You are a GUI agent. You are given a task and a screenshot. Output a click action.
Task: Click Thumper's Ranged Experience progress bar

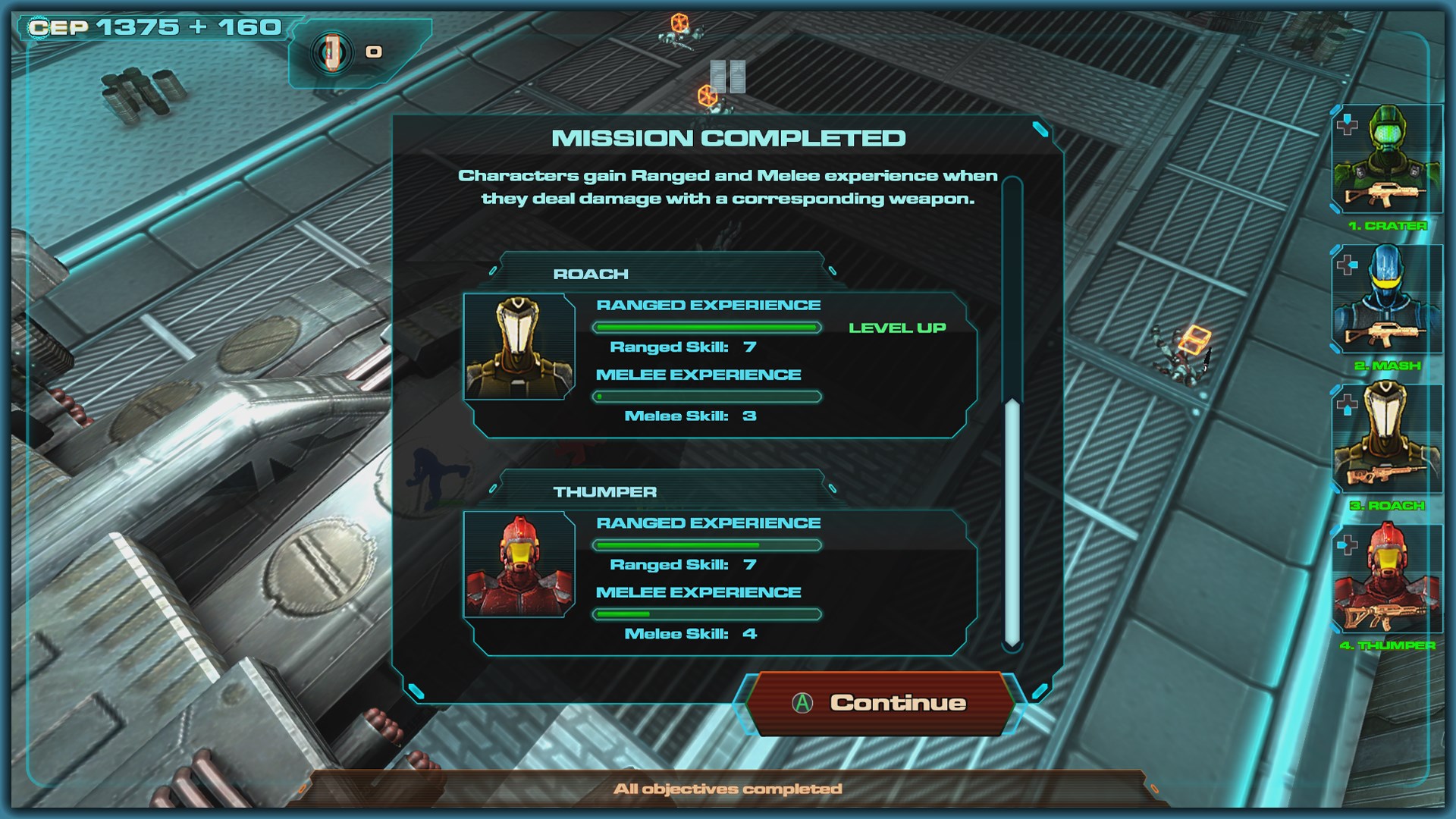pos(707,545)
